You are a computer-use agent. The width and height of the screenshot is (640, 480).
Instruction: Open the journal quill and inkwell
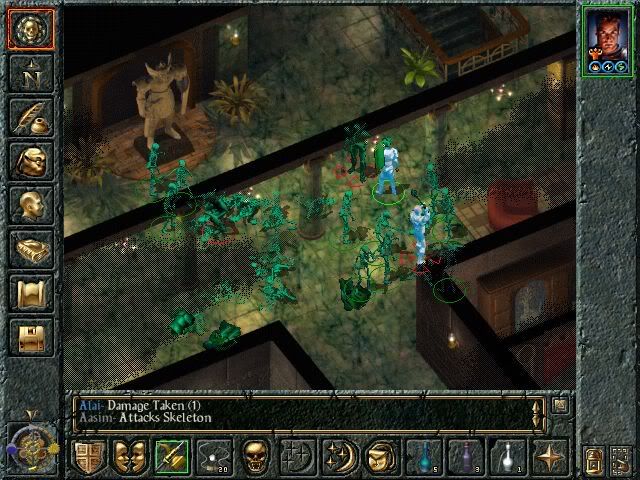point(30,117)
